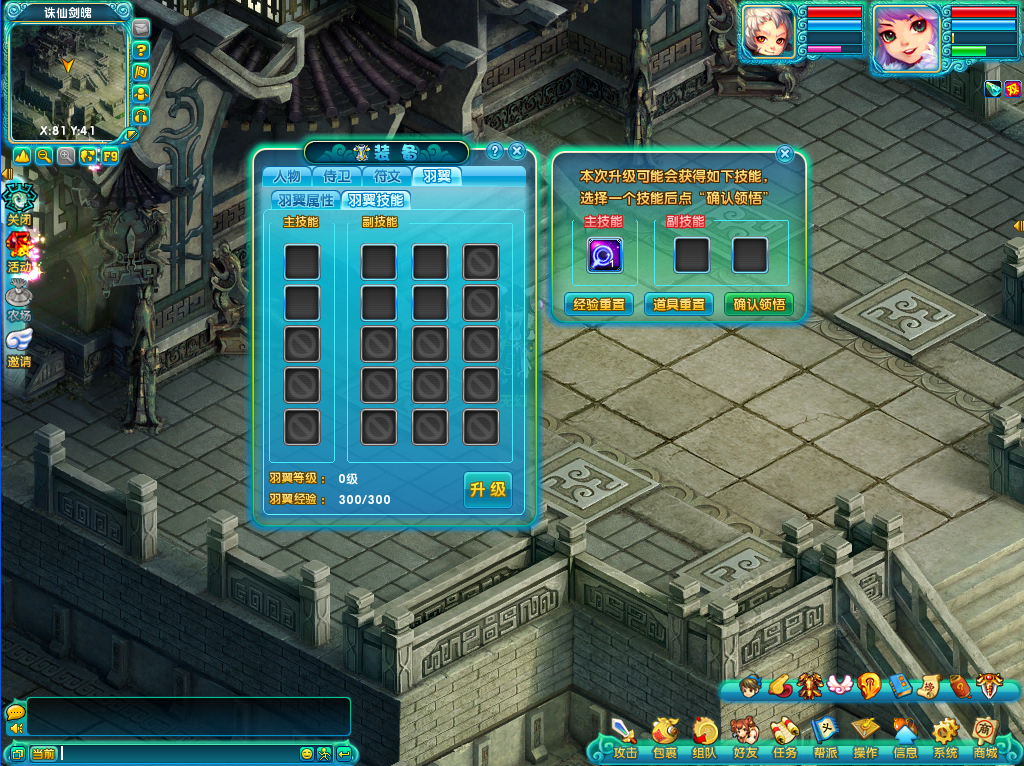Click the 升级 upgrade button
This screenshot has width=1024, height=766.
[x=488, y=490]
